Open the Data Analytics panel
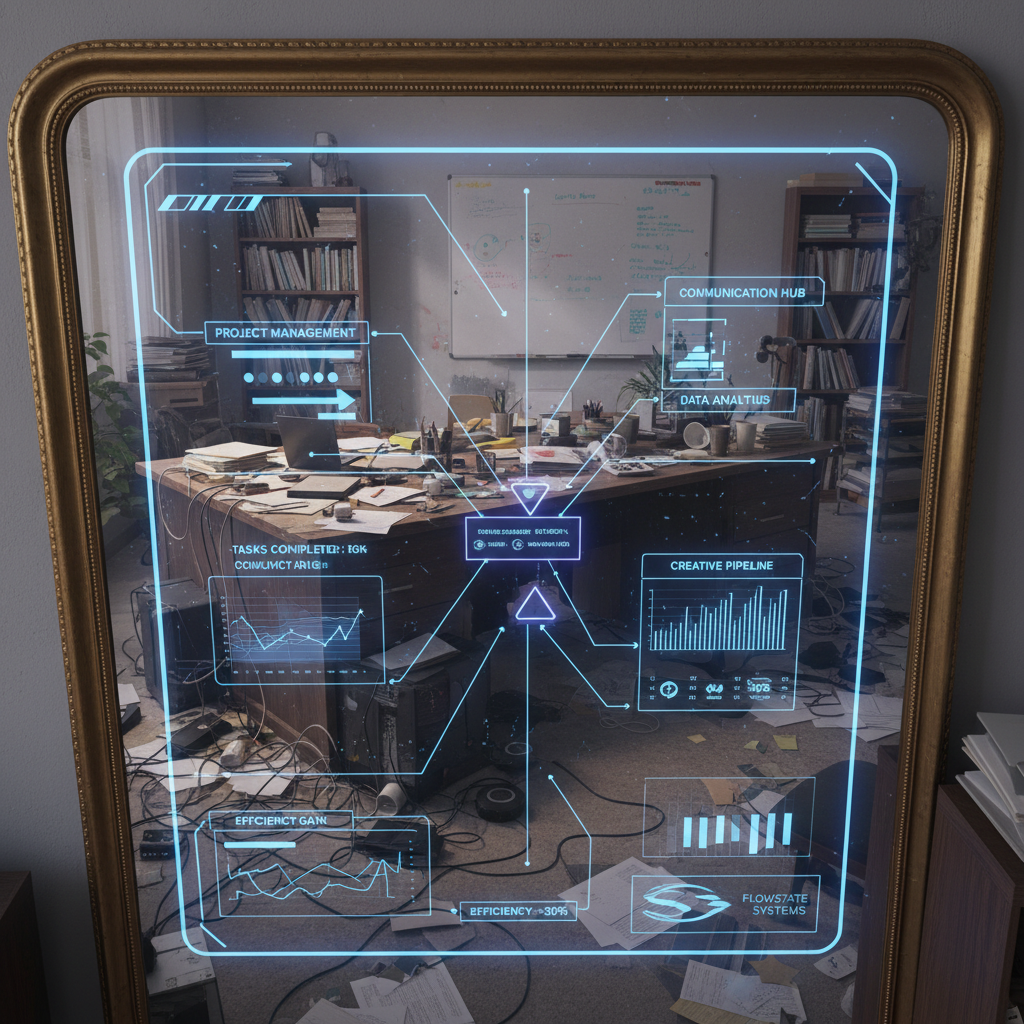The width and height of the screenshot is (1024, 1024). point(725,400)
